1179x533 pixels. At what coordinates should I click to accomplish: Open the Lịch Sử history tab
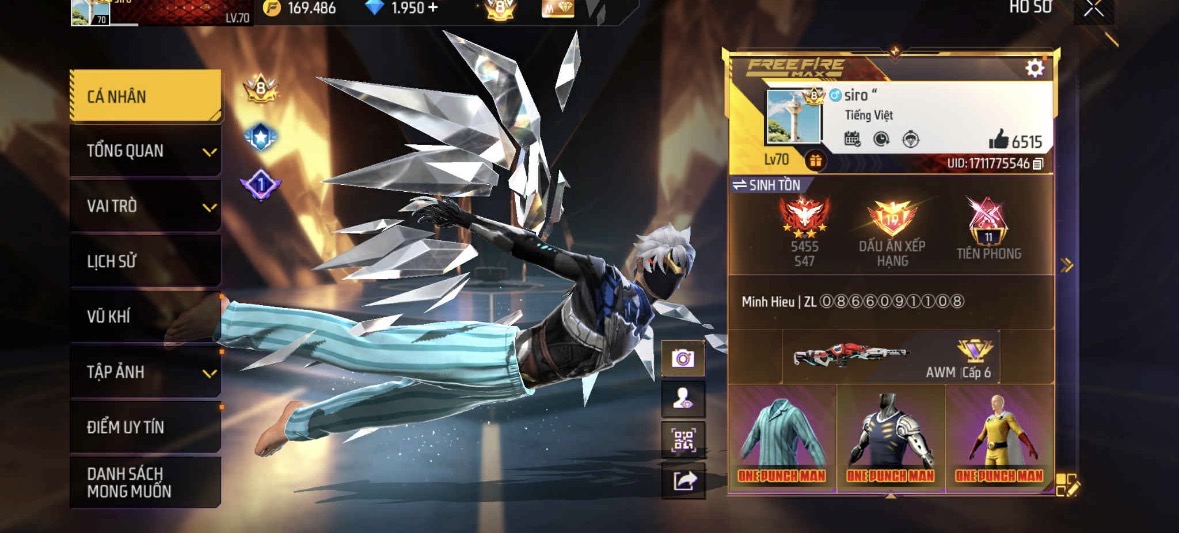point(145,261)
